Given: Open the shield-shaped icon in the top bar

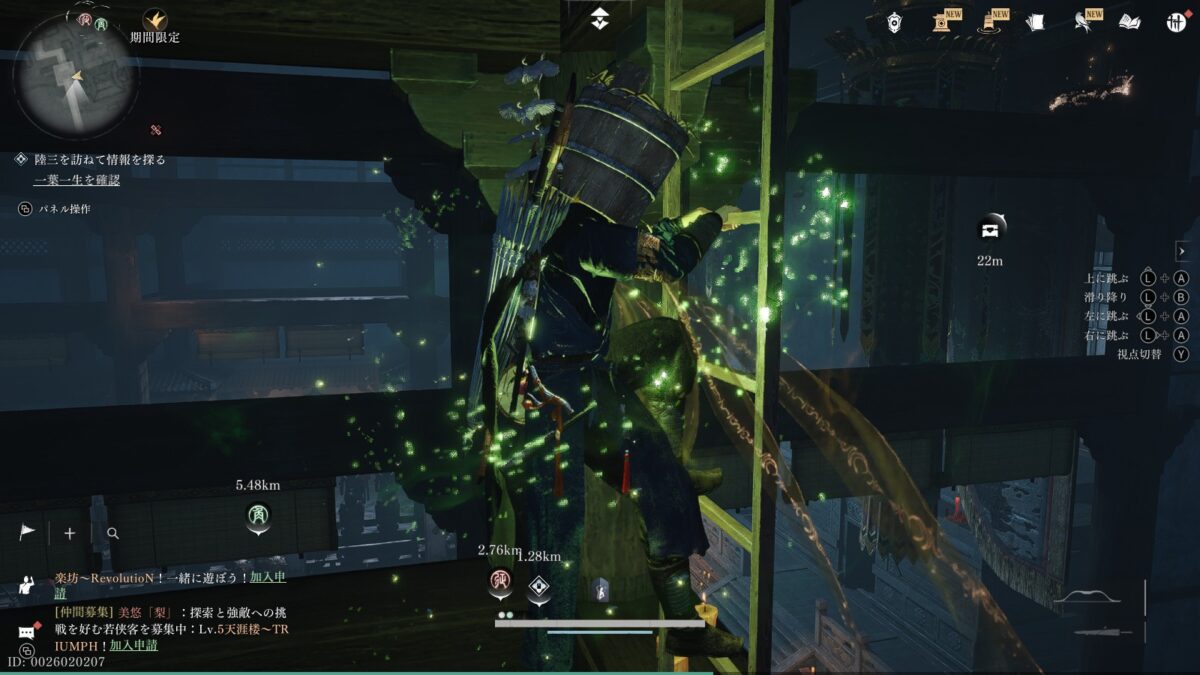Looking at the screenshot, I should coord(894,22).
